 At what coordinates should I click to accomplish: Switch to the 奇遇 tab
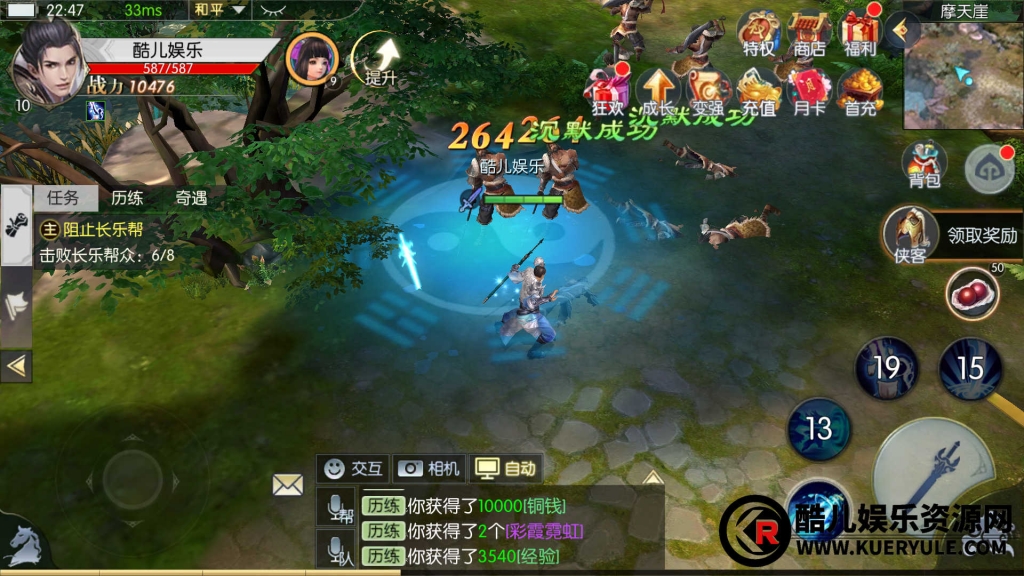click(x=190, y=198)
